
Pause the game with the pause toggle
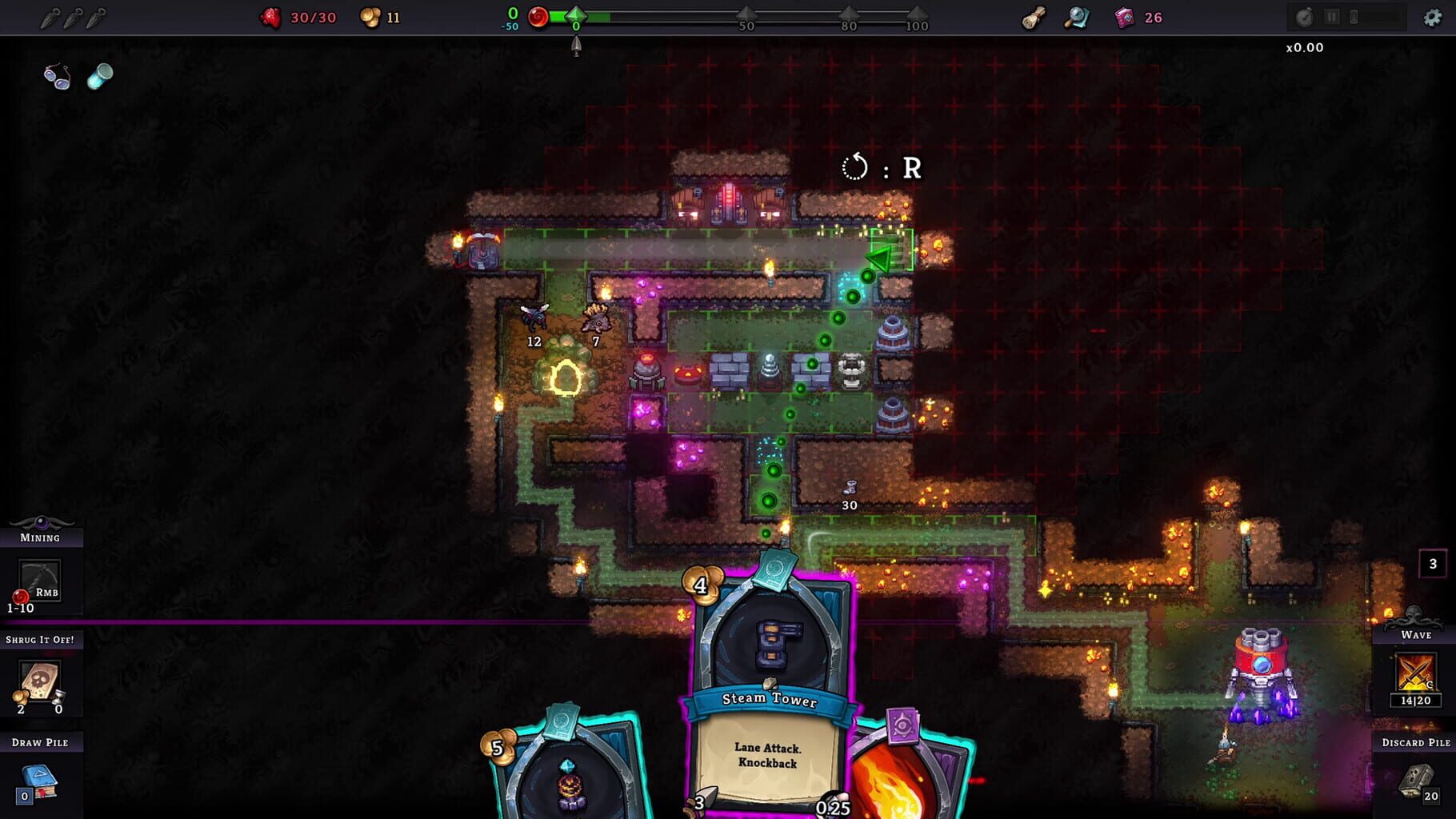tap(1331, 17)
